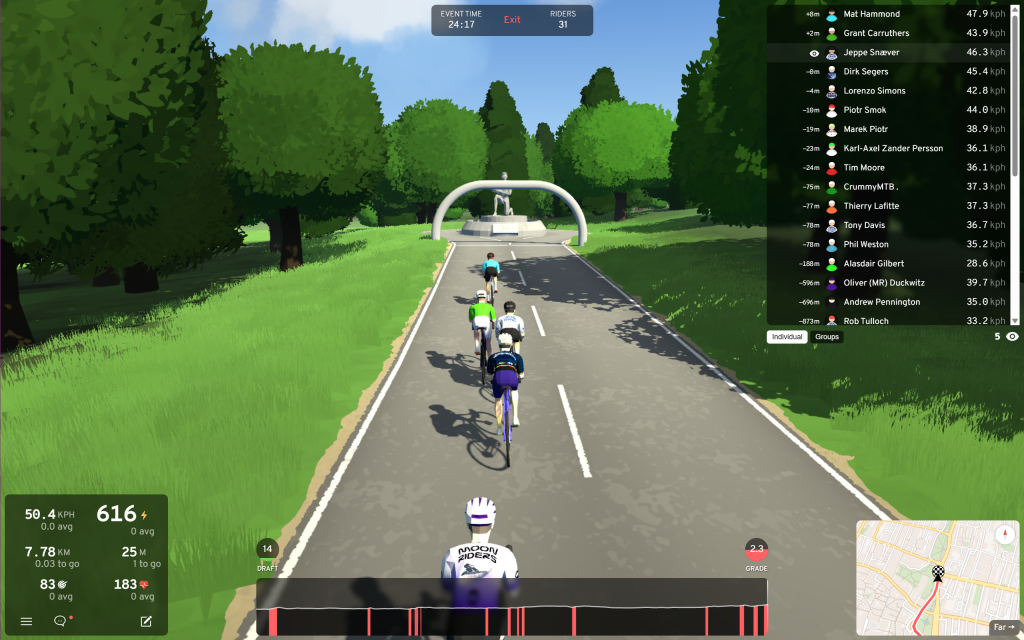This screenshot has height=640, width=1024.
Task: Pick Lorenzo Simons in the rider list
Action: point(874,91)
